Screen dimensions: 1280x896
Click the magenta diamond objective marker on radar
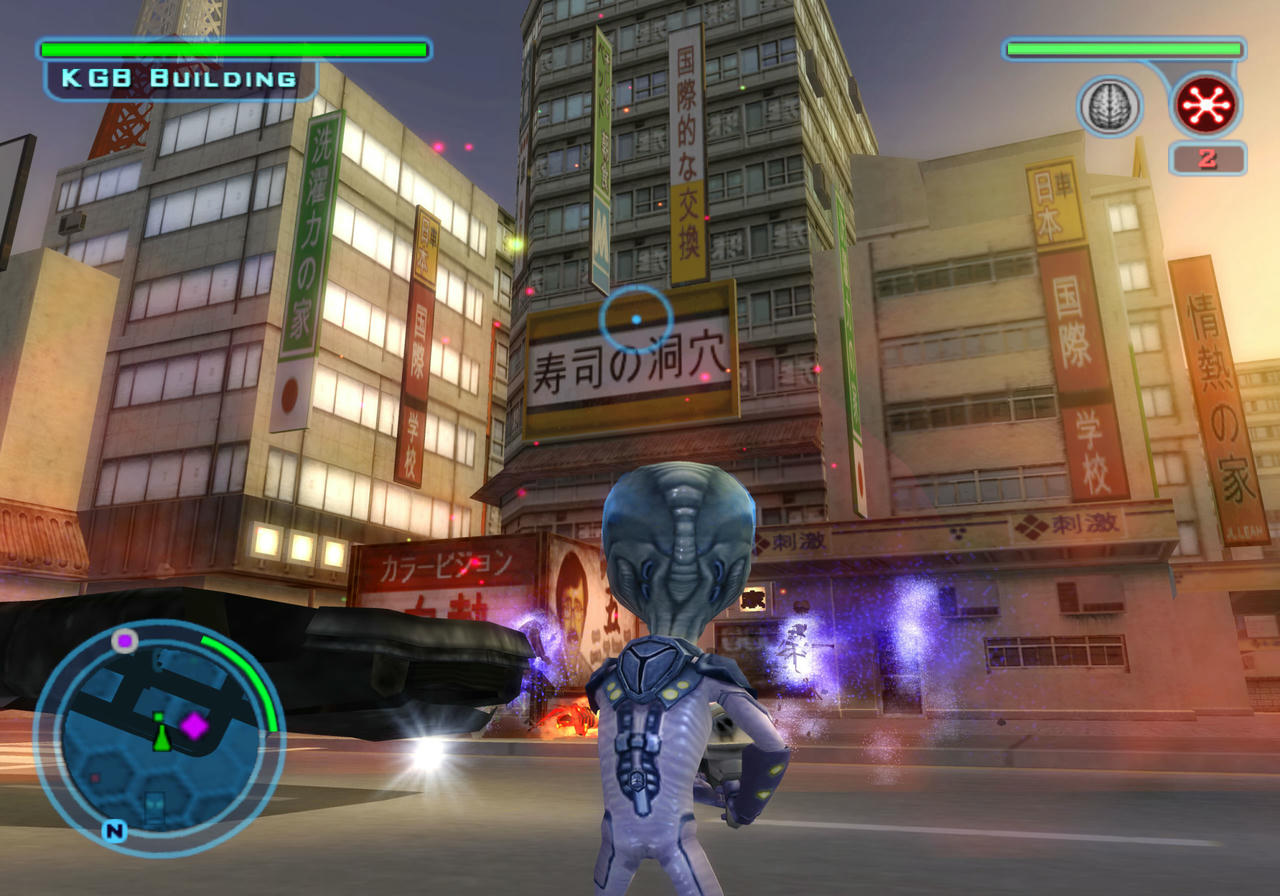[x=193, y=726]
